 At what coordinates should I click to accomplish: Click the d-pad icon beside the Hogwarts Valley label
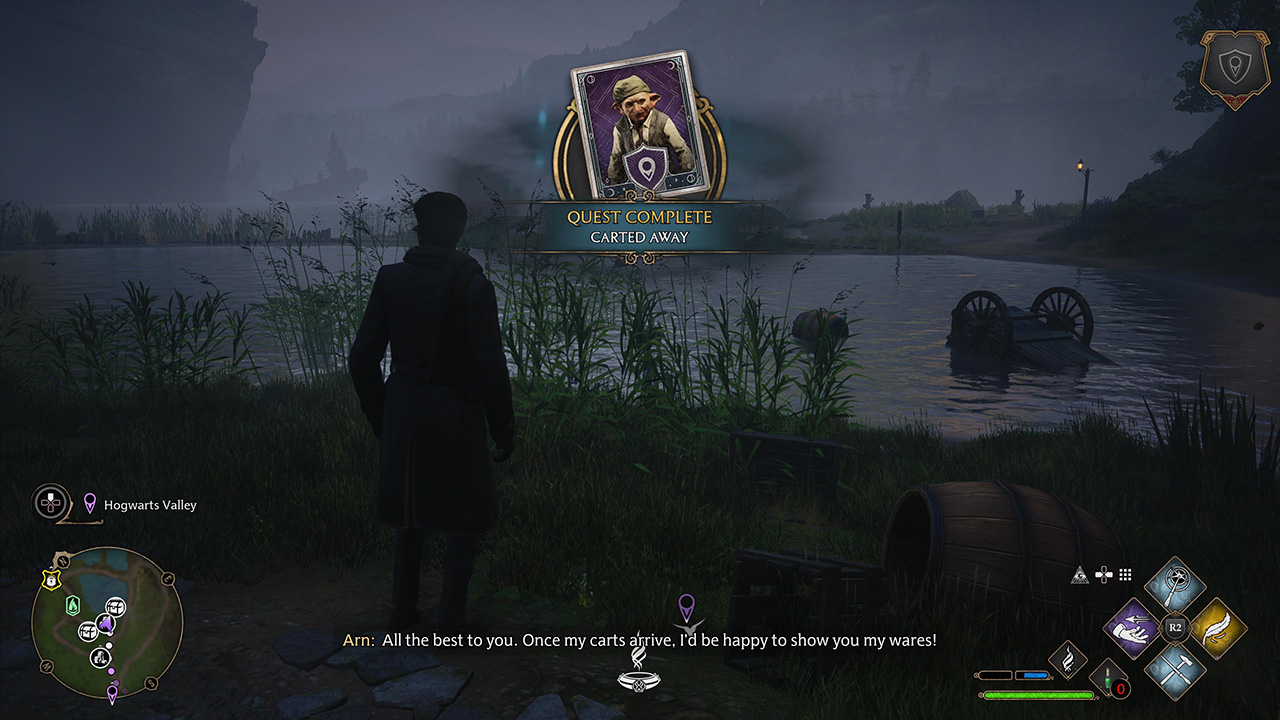49,502
